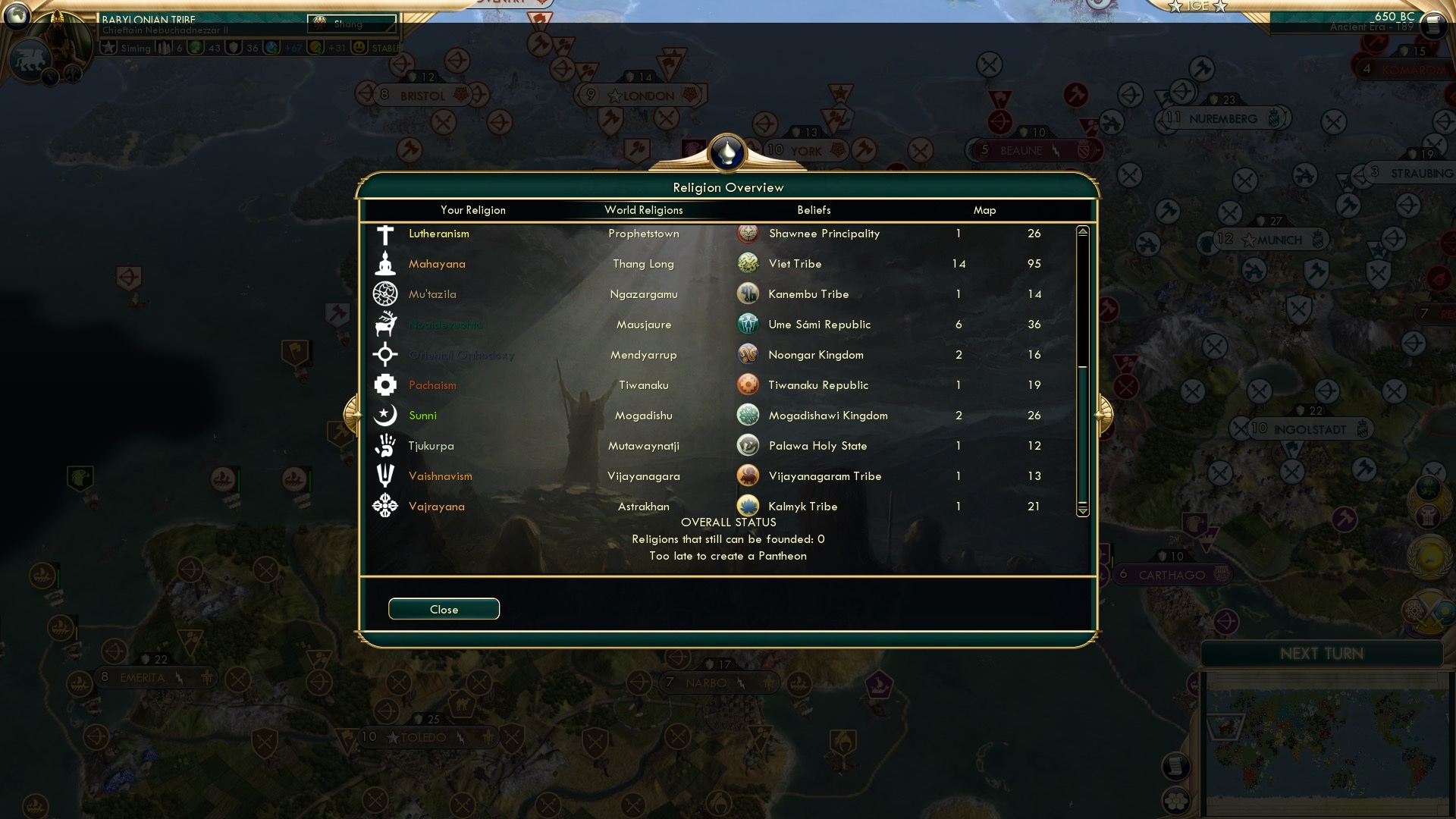This screenshot has height=819, width=1456.
Task: Open the Map tab
Action: [984, 210]
